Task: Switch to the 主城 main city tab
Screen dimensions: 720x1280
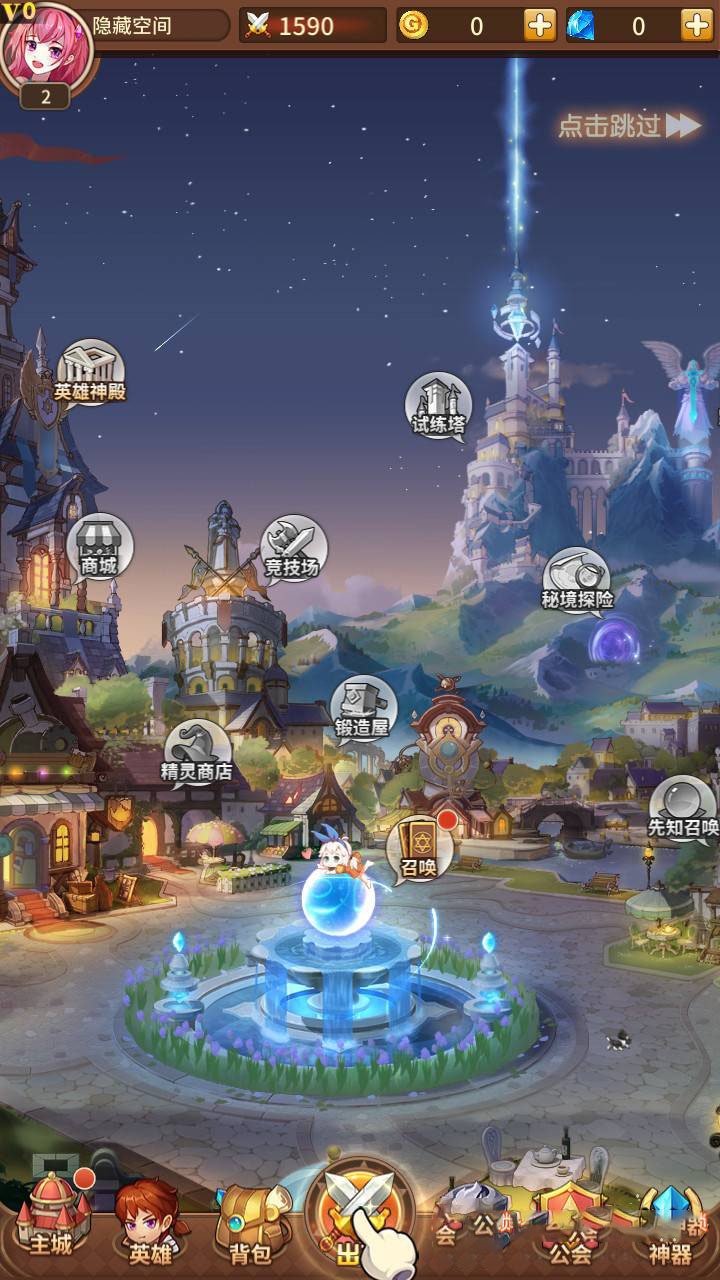Action: [x=52, y=1218]
